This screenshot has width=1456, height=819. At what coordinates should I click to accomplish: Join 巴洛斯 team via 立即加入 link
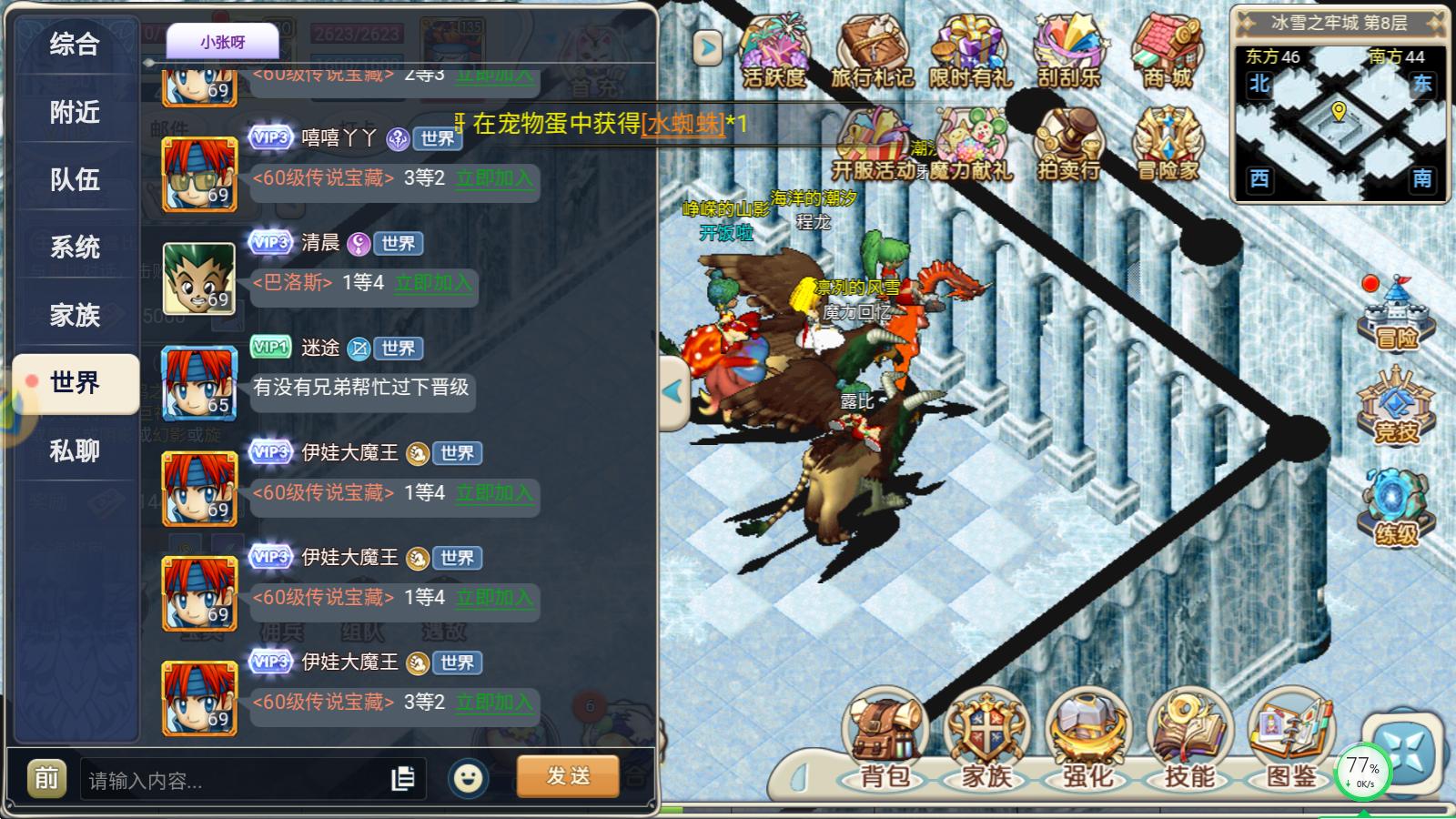click(x=433, y=286)
